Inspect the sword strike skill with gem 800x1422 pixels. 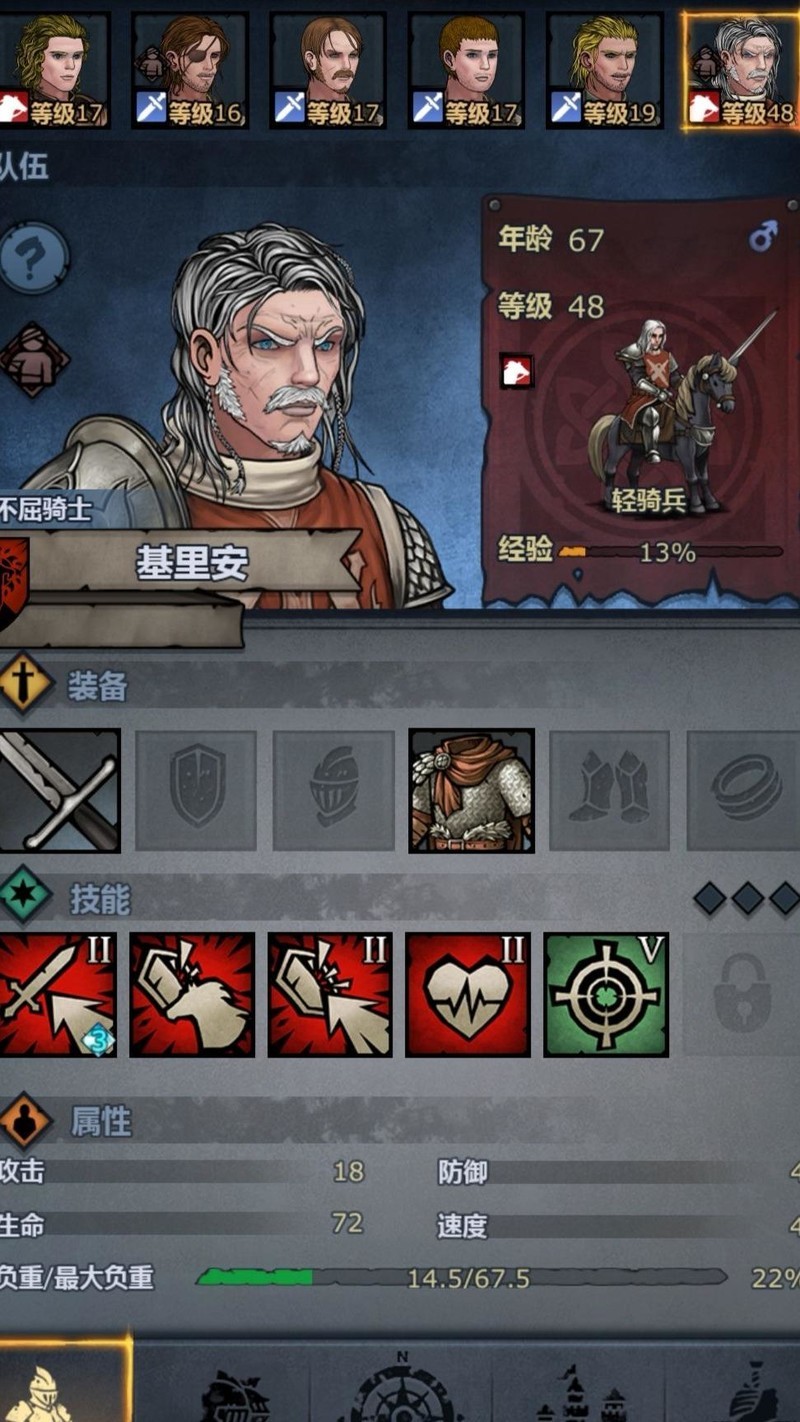pyautogui.click(x=58, y=995)
